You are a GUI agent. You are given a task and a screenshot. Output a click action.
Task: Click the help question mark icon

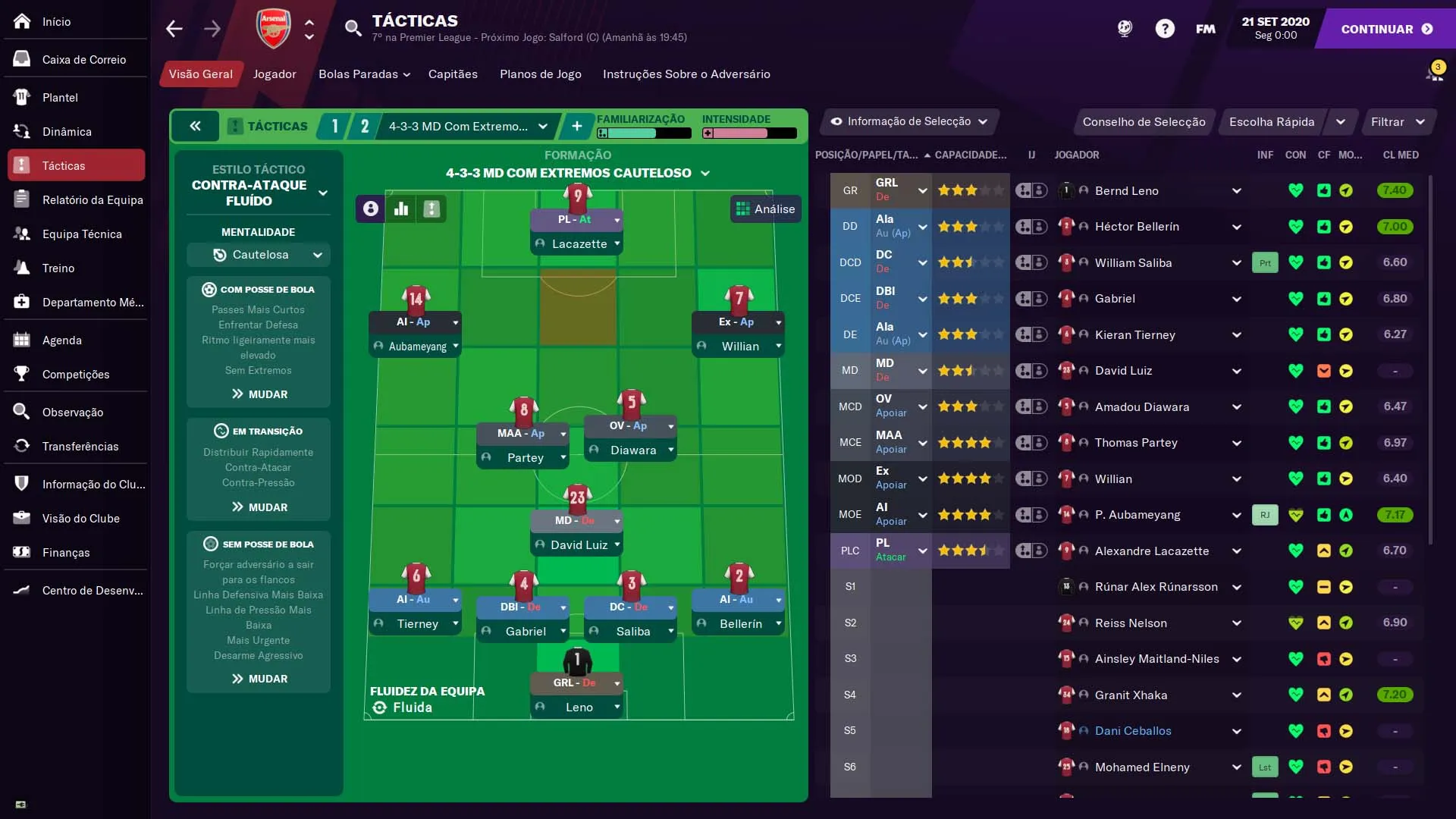pyautogui.click(x=1164, y=28)
